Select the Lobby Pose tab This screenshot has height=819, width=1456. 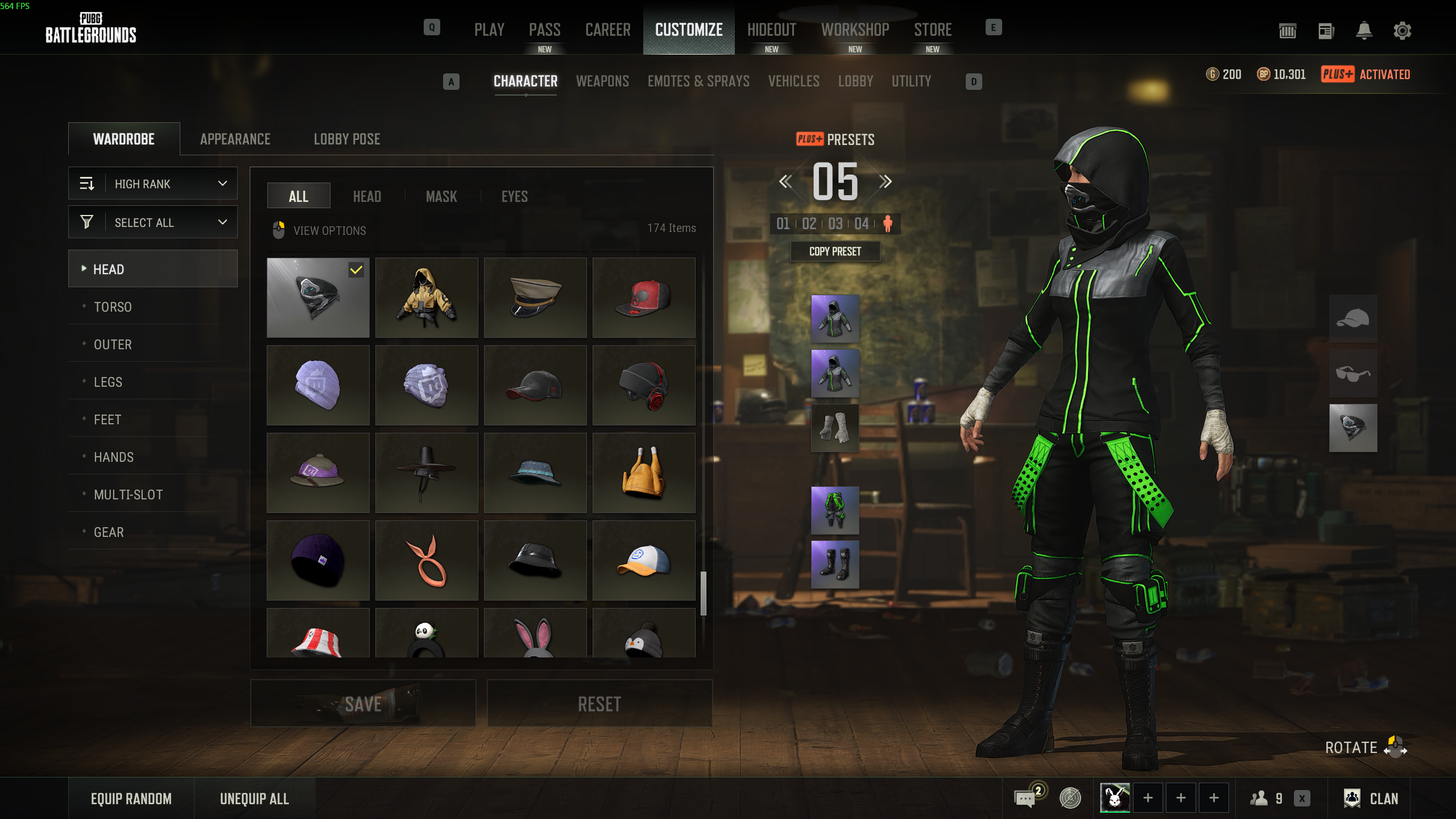click(347, 139)
